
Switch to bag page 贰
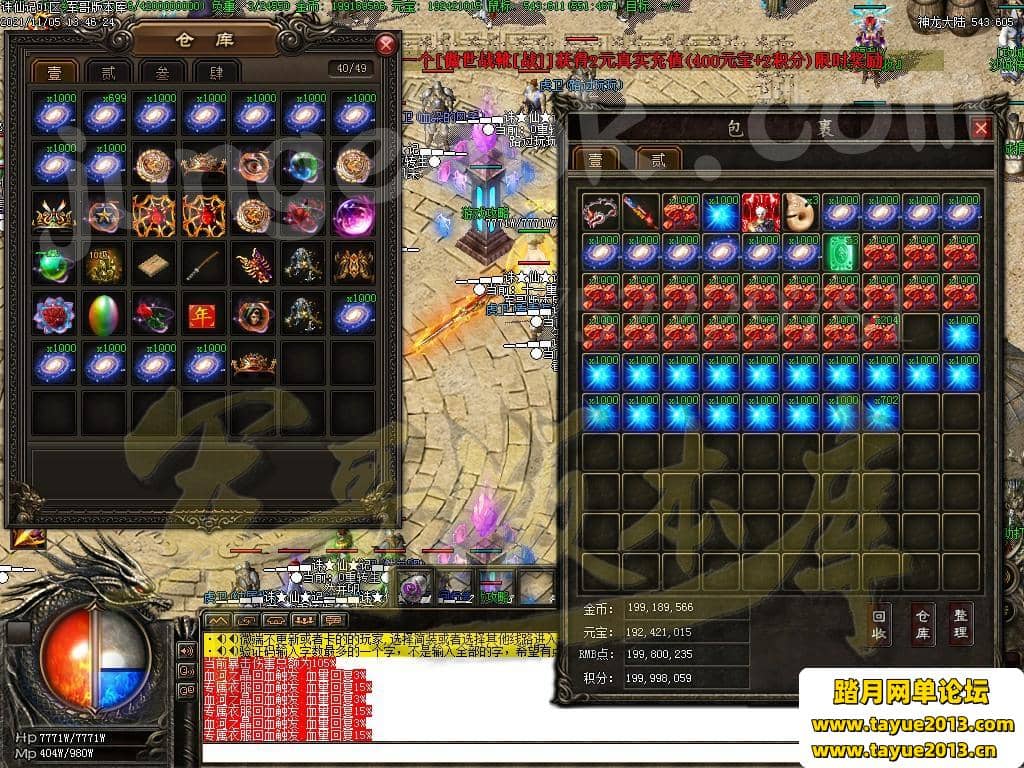point(658,160)
